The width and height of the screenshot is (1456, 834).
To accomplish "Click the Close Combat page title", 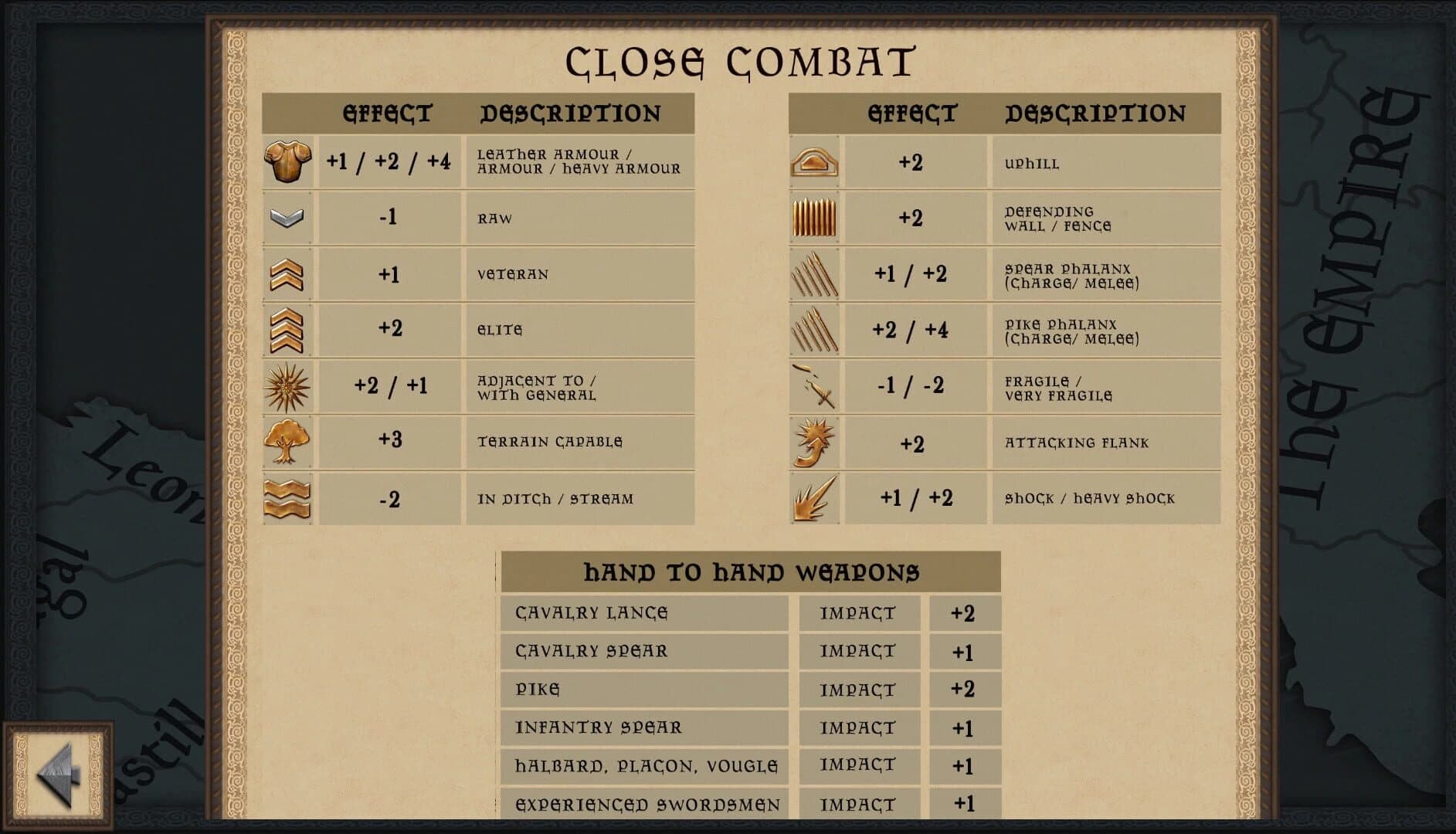I will 740,60.
